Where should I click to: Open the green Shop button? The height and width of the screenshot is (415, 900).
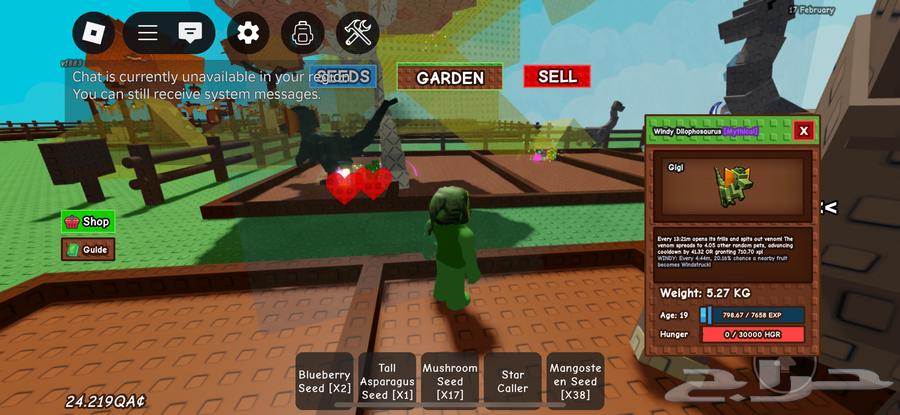[x=88, y=222]
